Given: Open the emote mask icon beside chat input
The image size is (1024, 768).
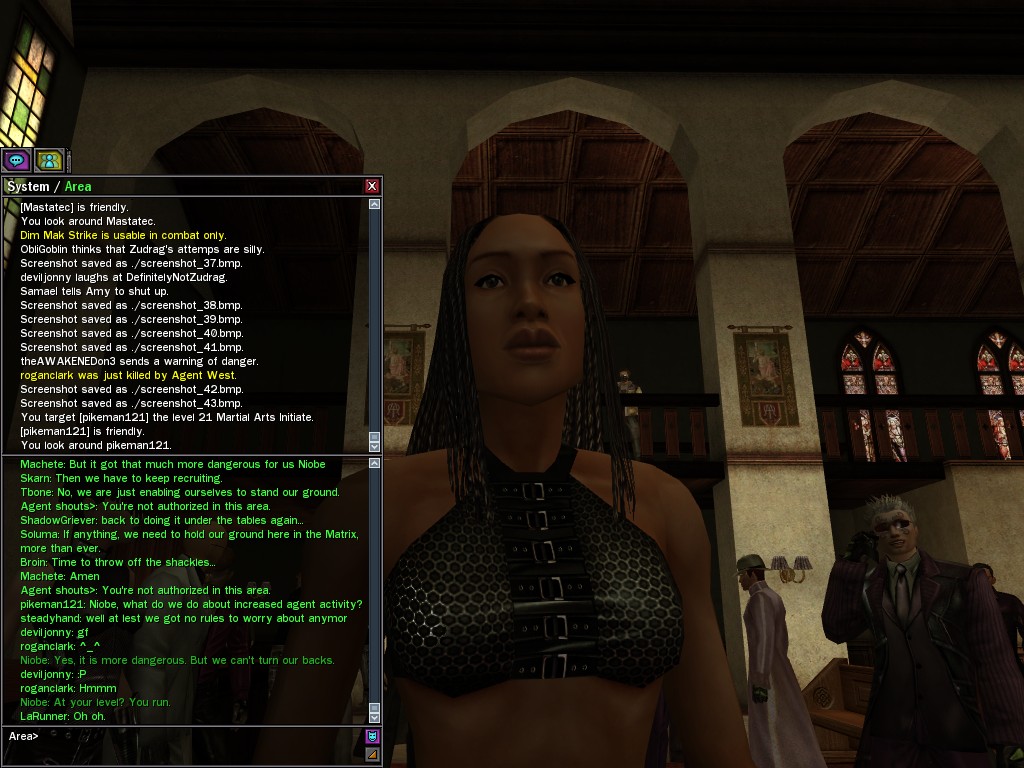Looking at the screenshot, I should (x=372, y=737).
